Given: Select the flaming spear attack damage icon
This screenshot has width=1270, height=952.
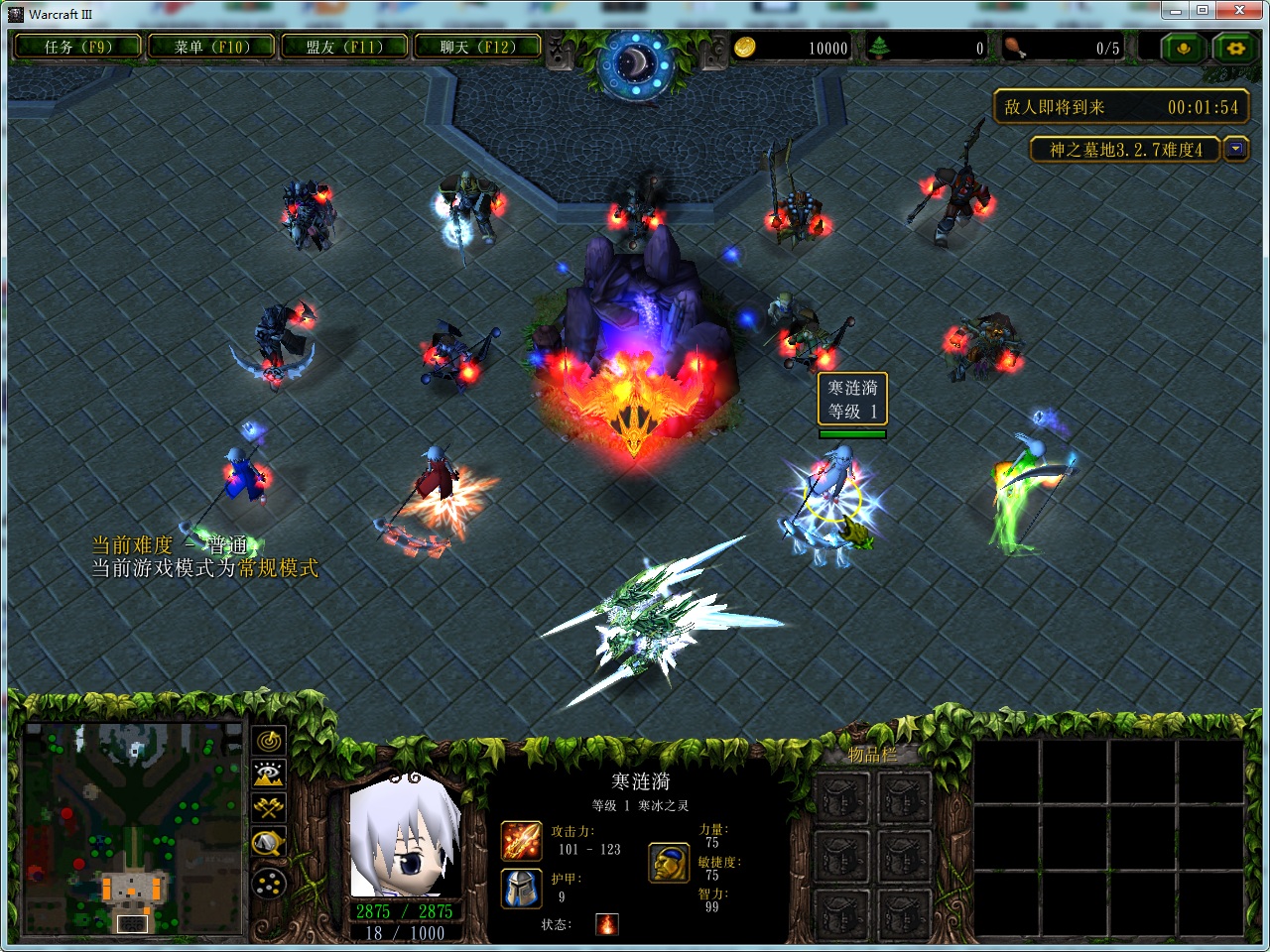Looking at the screenshot, I should (x=521, y=841).
